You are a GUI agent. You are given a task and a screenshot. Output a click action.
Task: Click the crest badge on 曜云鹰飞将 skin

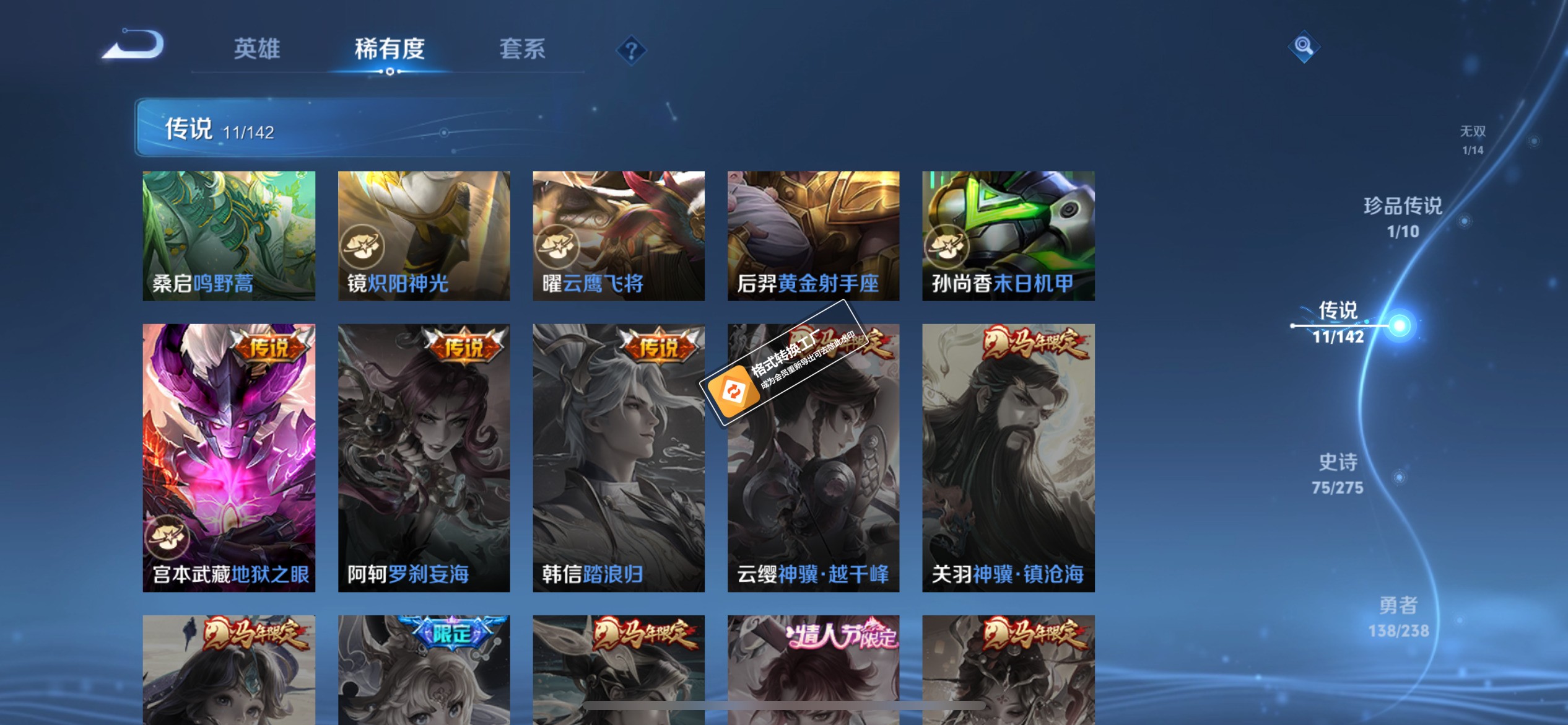(x=559, y=246)
